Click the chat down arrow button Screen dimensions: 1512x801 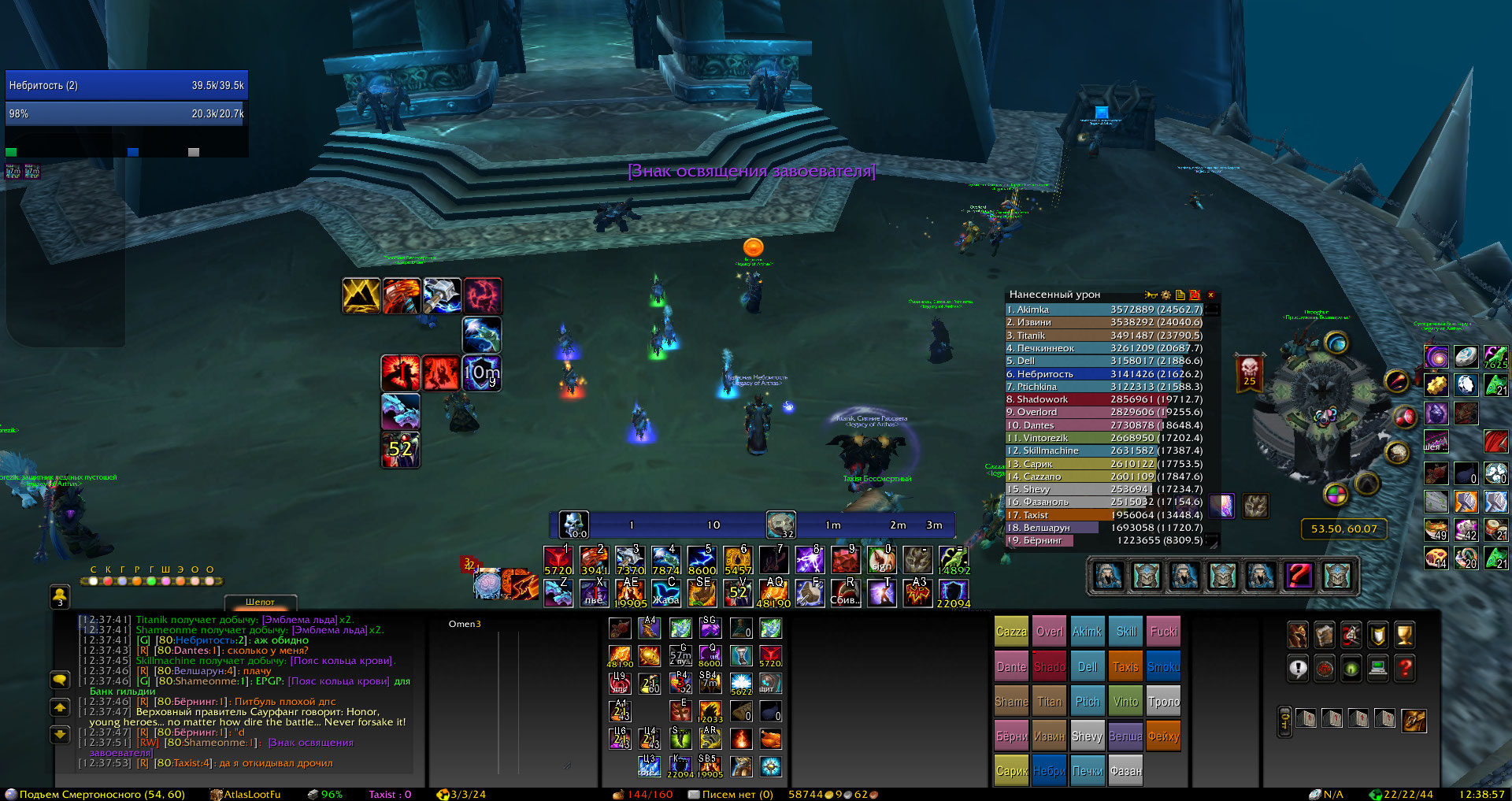pos(60,734)
